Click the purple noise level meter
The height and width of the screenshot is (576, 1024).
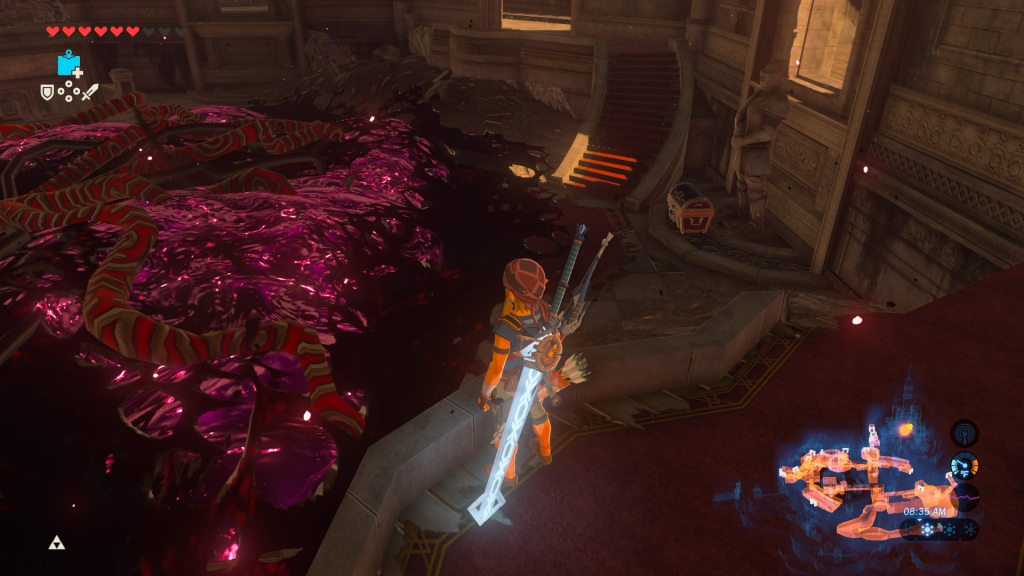[x=964, y=497]
